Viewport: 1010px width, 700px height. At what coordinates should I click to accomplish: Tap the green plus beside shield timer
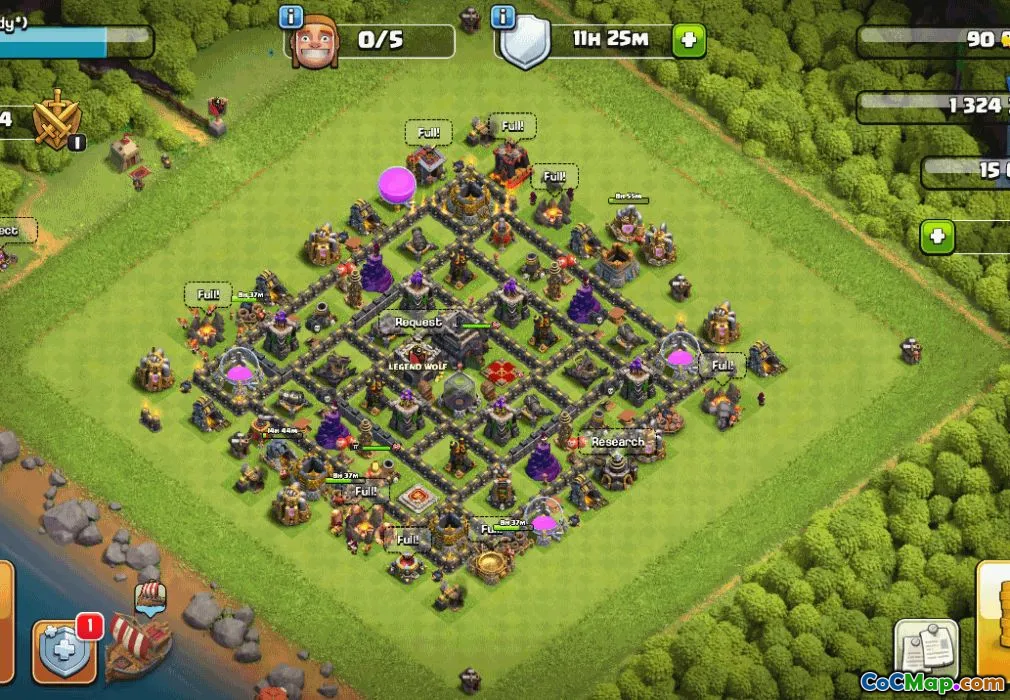coord(688,40)
